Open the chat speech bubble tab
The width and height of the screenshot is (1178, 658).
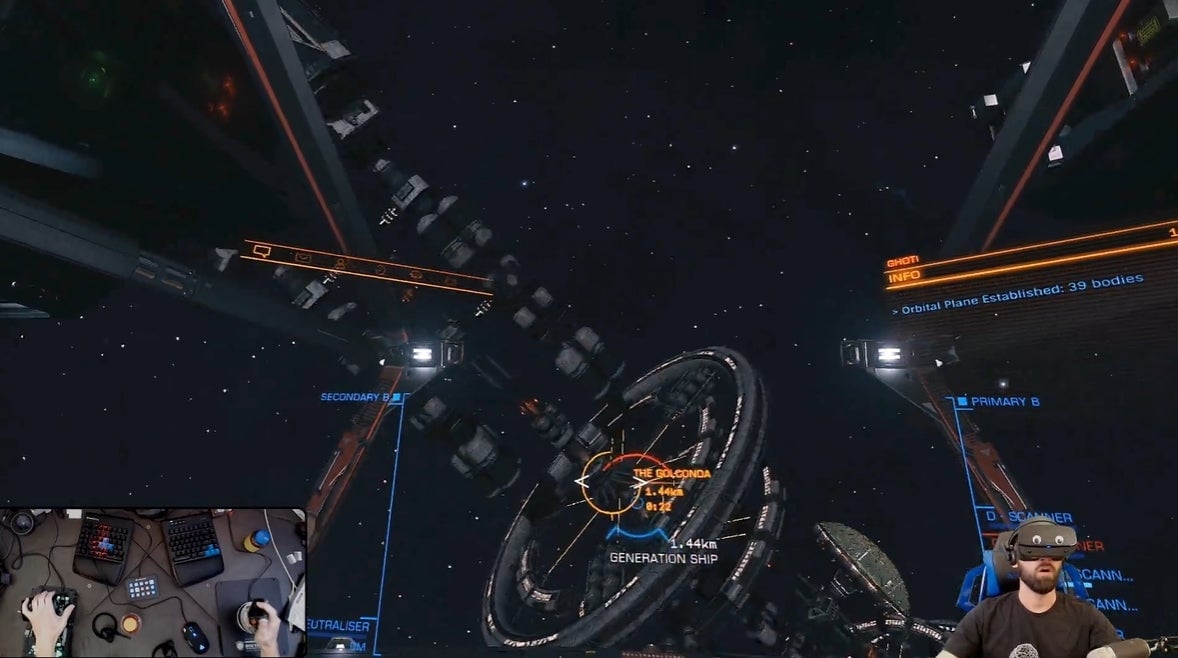(x=262, y=251)
